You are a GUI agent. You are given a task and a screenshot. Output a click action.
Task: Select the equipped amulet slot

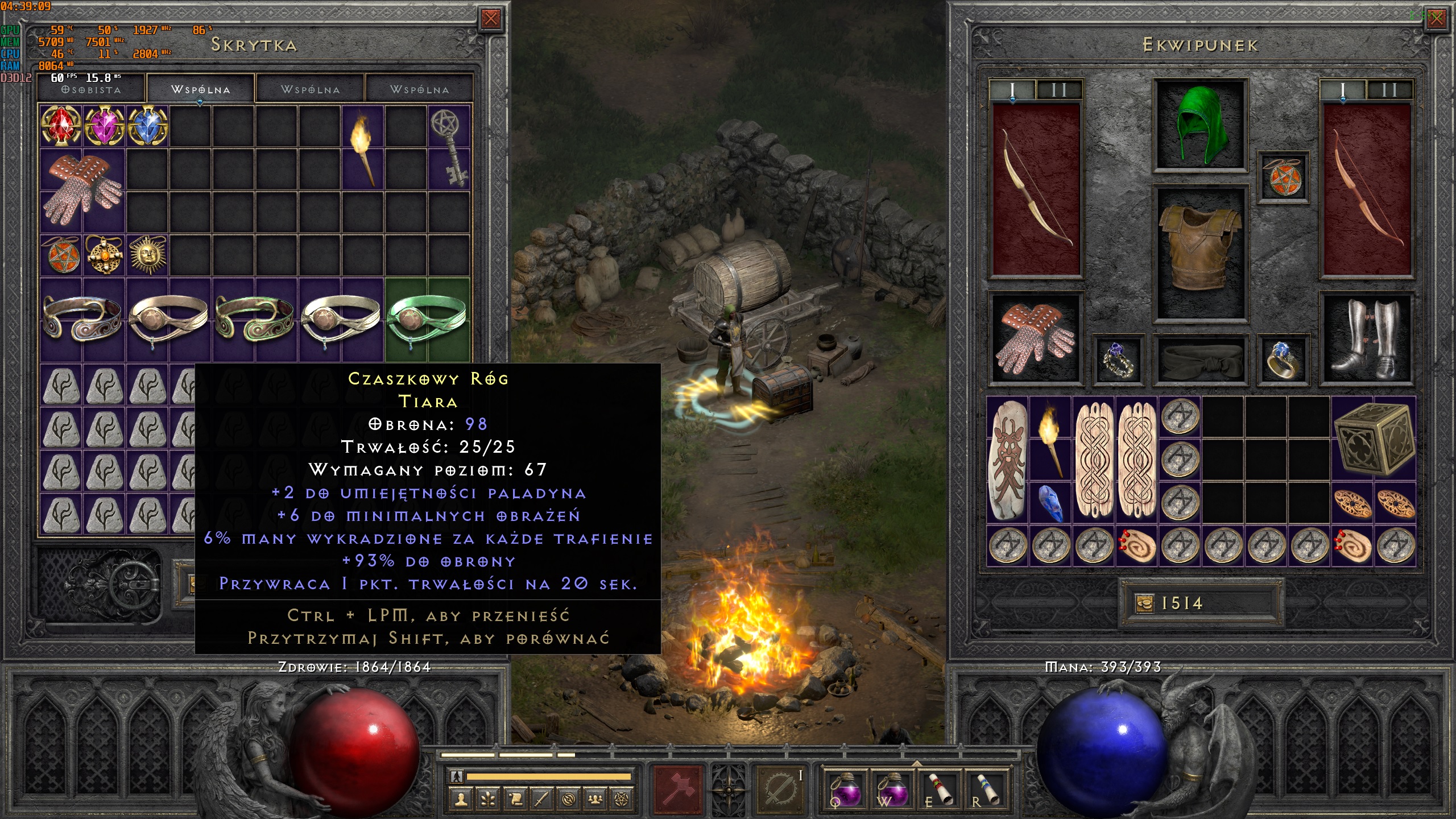(1283, 177)
